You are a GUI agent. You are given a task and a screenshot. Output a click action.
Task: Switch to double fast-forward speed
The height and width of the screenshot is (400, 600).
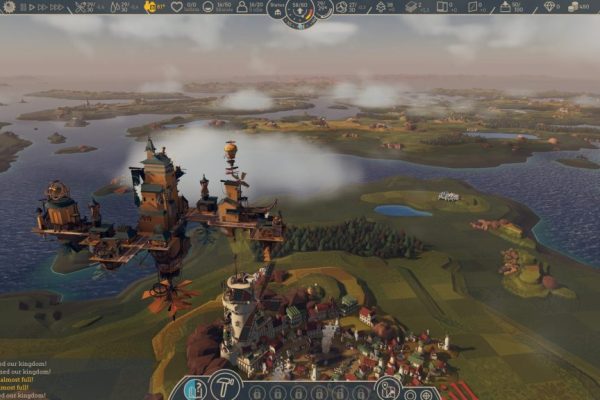pos(42,6)
